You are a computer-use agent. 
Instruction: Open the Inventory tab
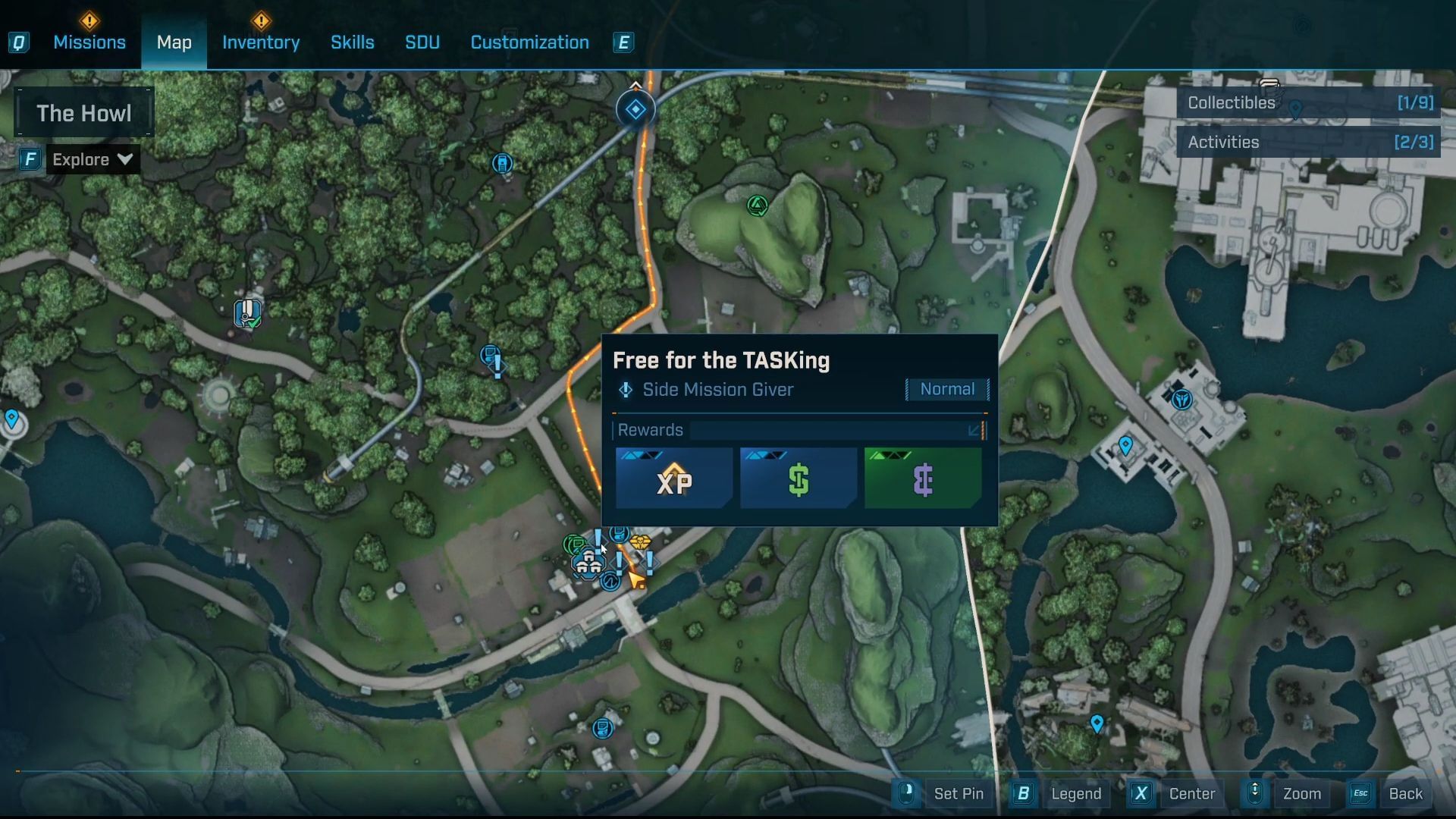pos(261,42)
